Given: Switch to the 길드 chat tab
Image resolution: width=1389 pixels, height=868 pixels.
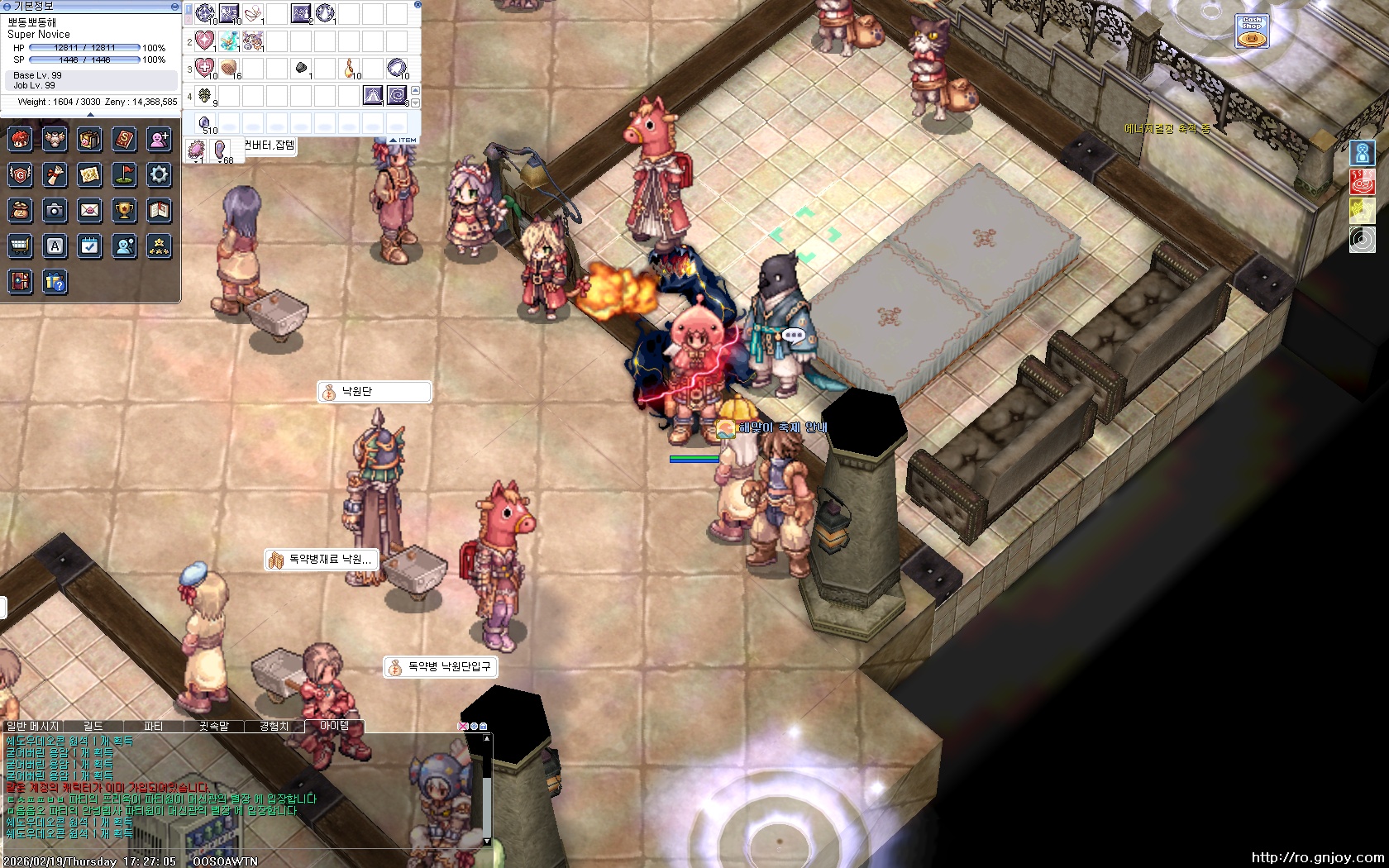Looking at the screenshot, I should pos(93,726).
